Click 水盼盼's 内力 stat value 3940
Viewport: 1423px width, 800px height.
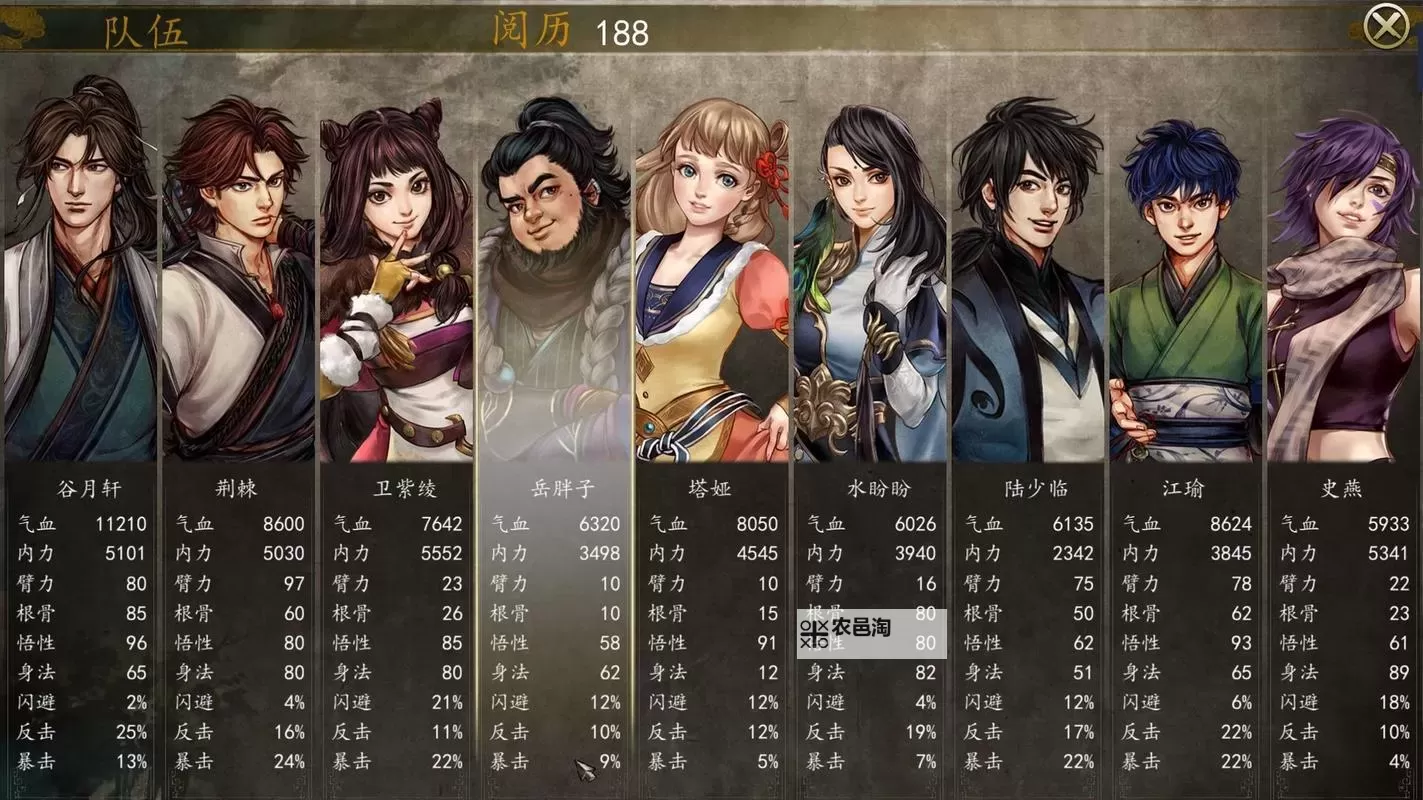916,553
